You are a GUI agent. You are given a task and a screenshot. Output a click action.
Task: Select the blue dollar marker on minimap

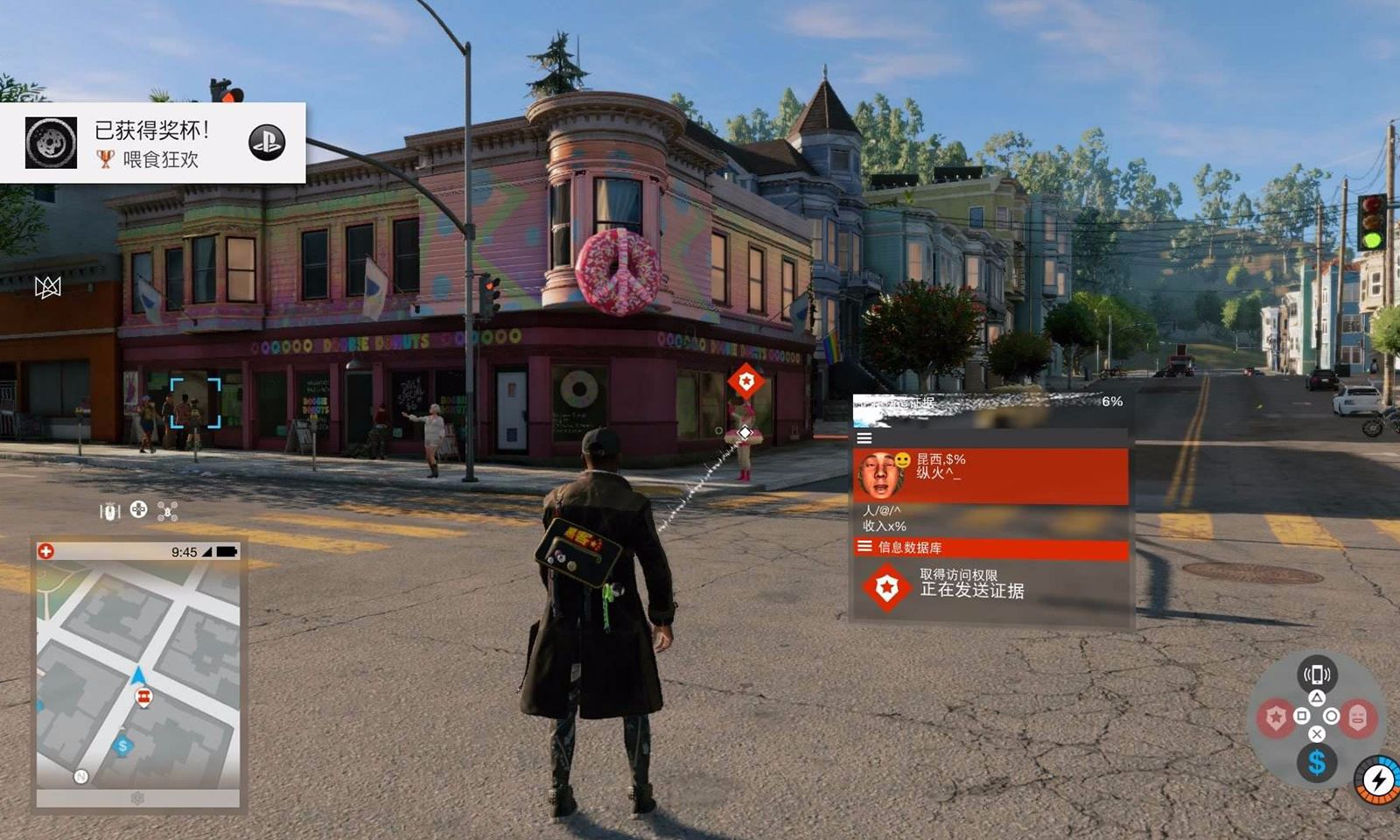tap(122, 745)
